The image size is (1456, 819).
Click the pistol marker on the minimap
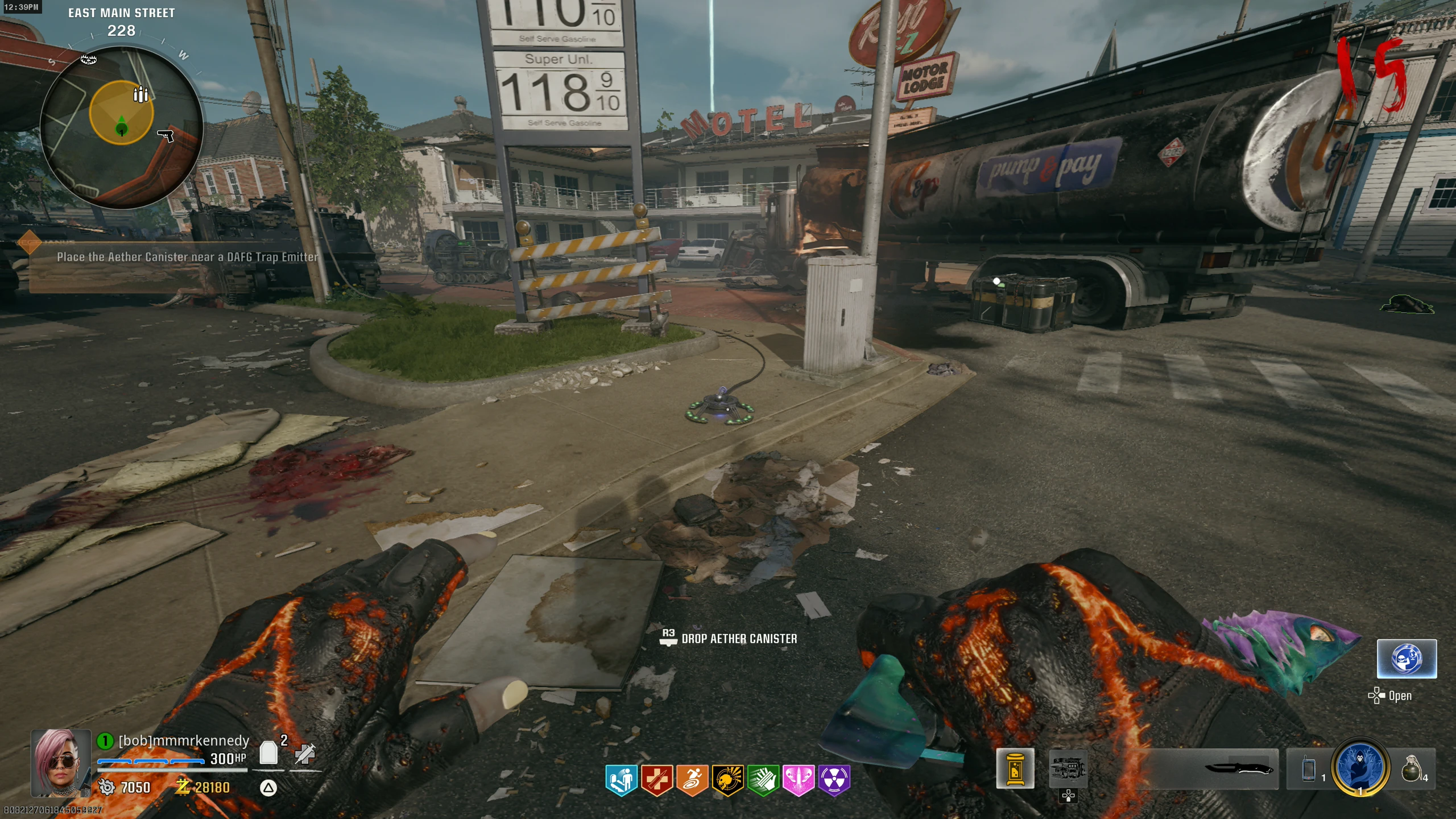point(166,135)
